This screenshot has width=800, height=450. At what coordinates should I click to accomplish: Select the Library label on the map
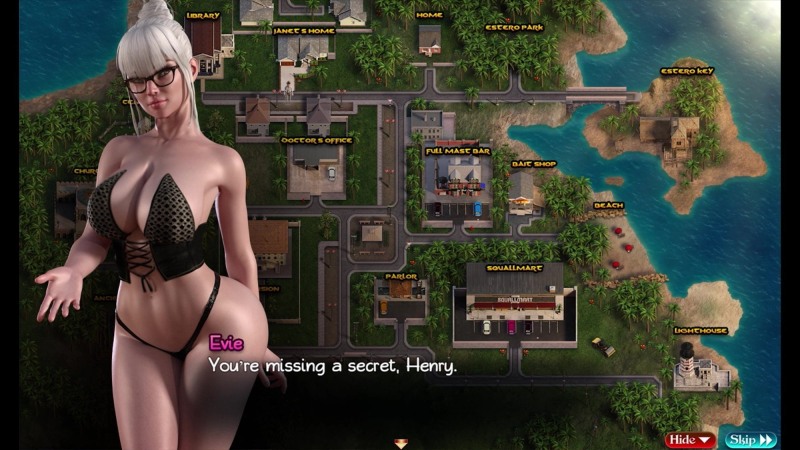tap(202, 16)
